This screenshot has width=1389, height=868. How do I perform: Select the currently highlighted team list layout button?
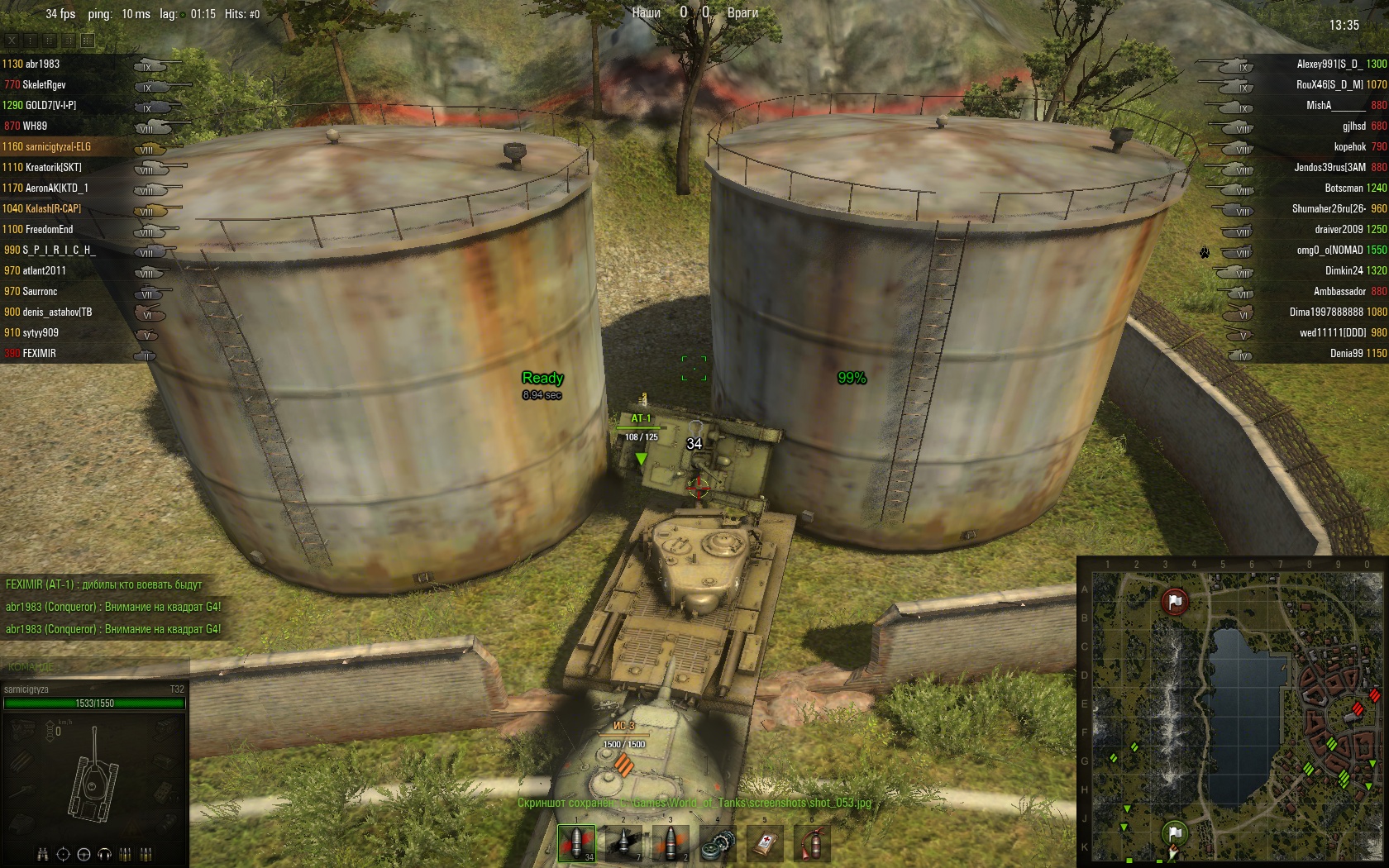[87, 40]
